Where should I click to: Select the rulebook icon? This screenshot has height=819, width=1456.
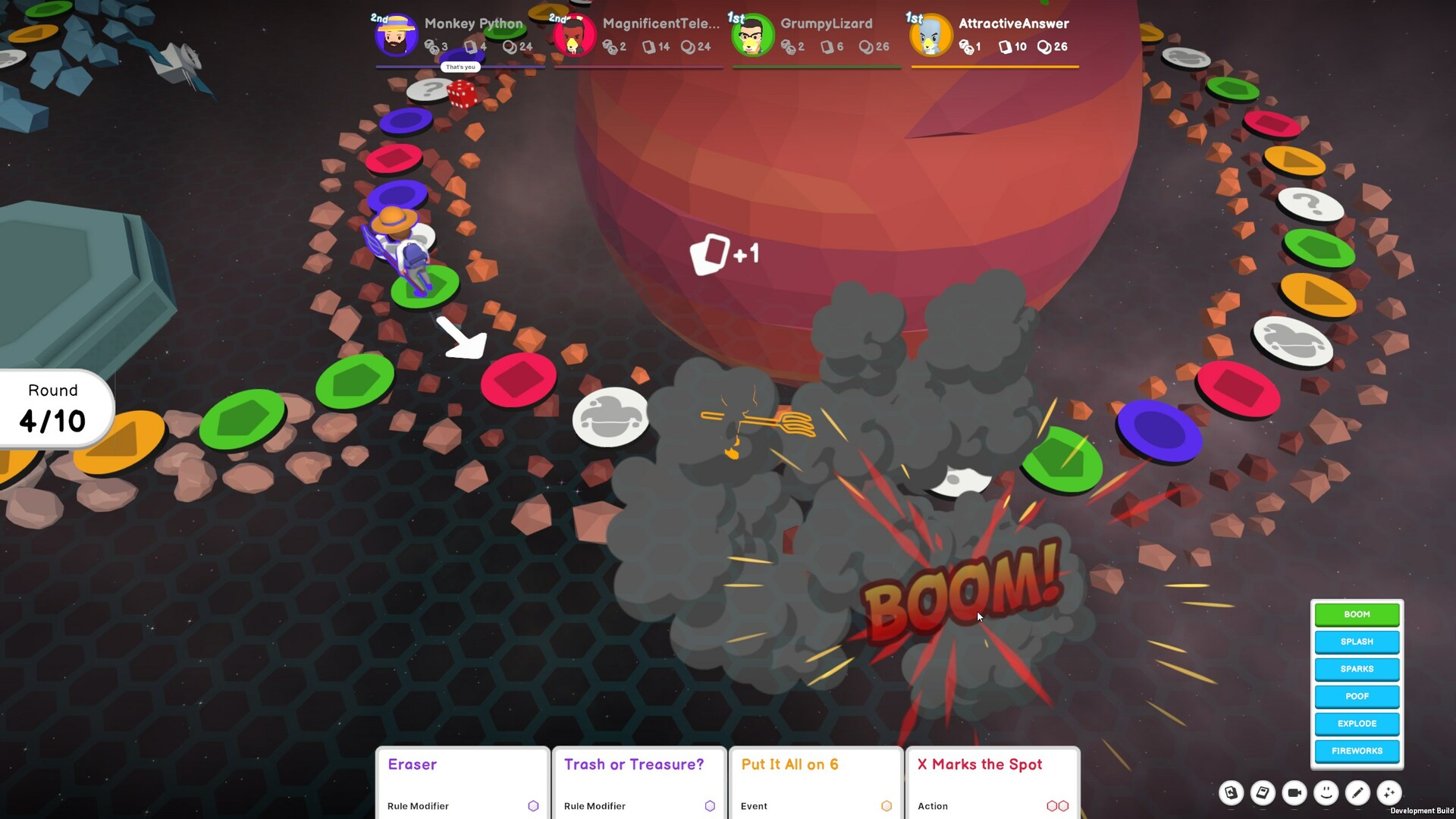point(1263,792)
